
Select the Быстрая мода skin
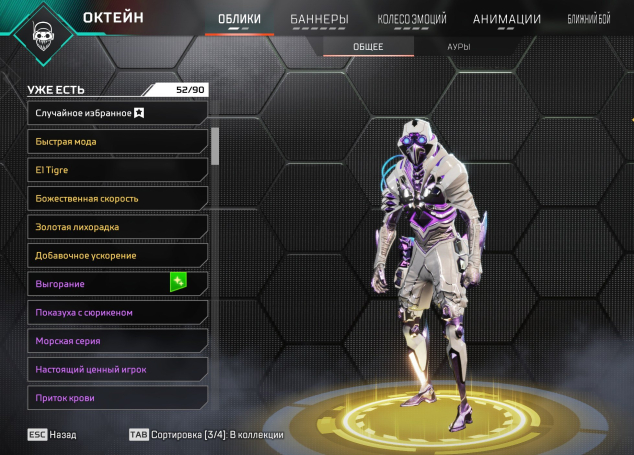click(x=117, y=141)
